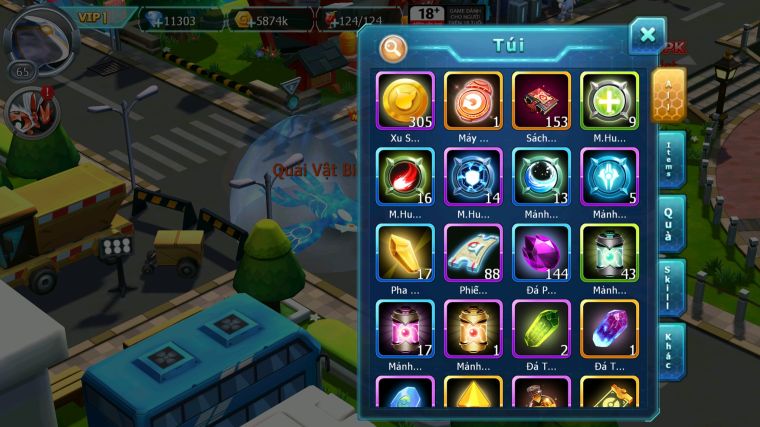Pick the green crystal Đá T item
The width and height of the screenshot is (760, 427).
pos(541,328)
